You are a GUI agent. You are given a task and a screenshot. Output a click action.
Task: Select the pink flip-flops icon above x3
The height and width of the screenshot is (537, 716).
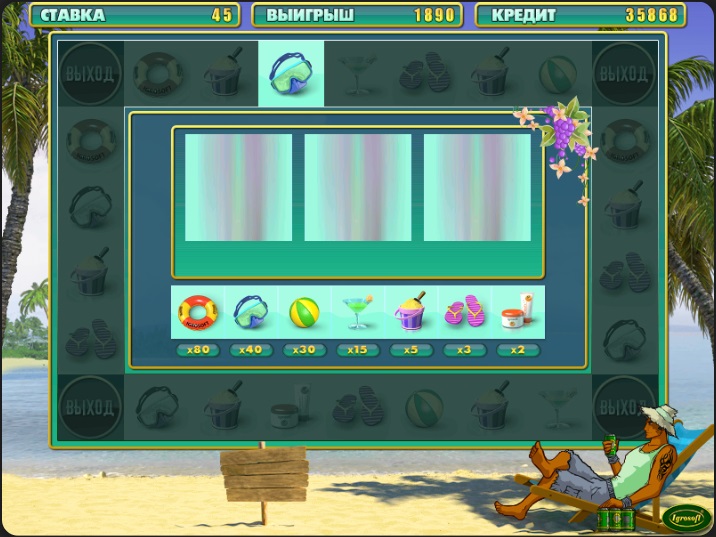[x=463, y=313]
